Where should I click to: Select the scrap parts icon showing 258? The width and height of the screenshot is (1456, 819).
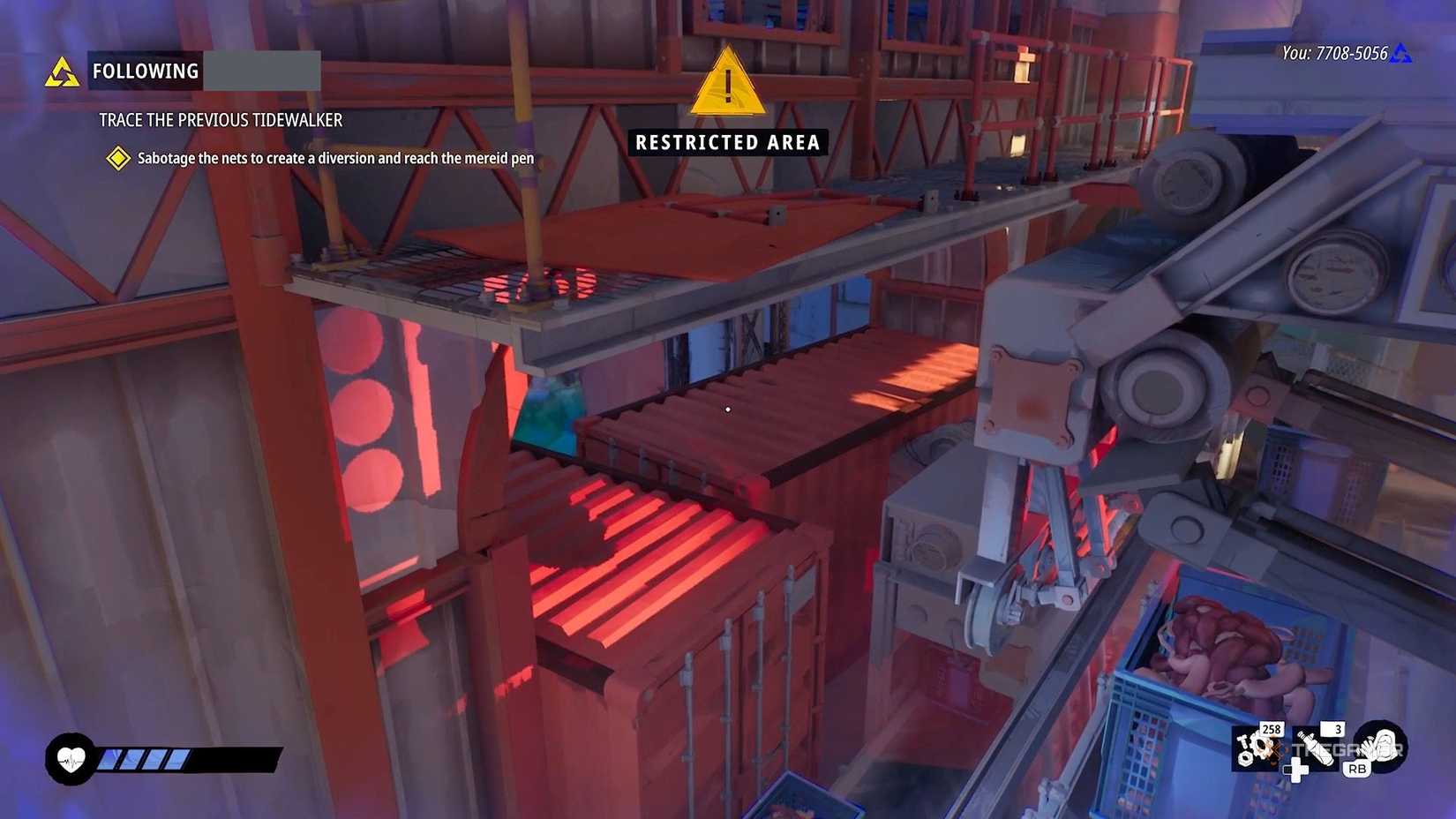(x=1257, y=750)
